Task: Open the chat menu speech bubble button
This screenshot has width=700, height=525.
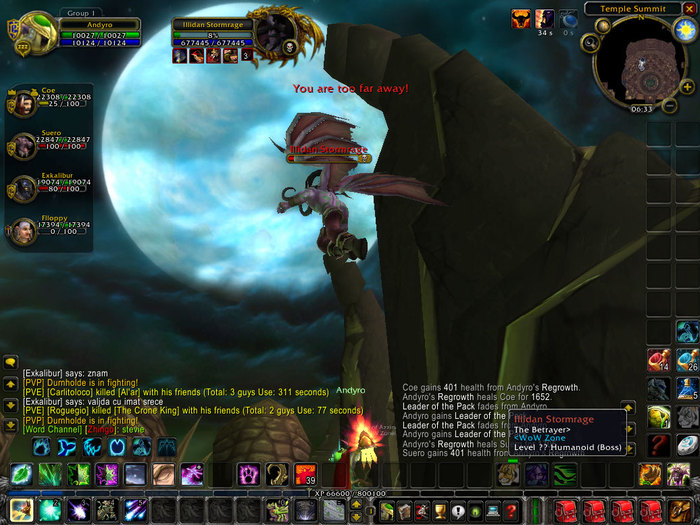Action: [10, 363]
